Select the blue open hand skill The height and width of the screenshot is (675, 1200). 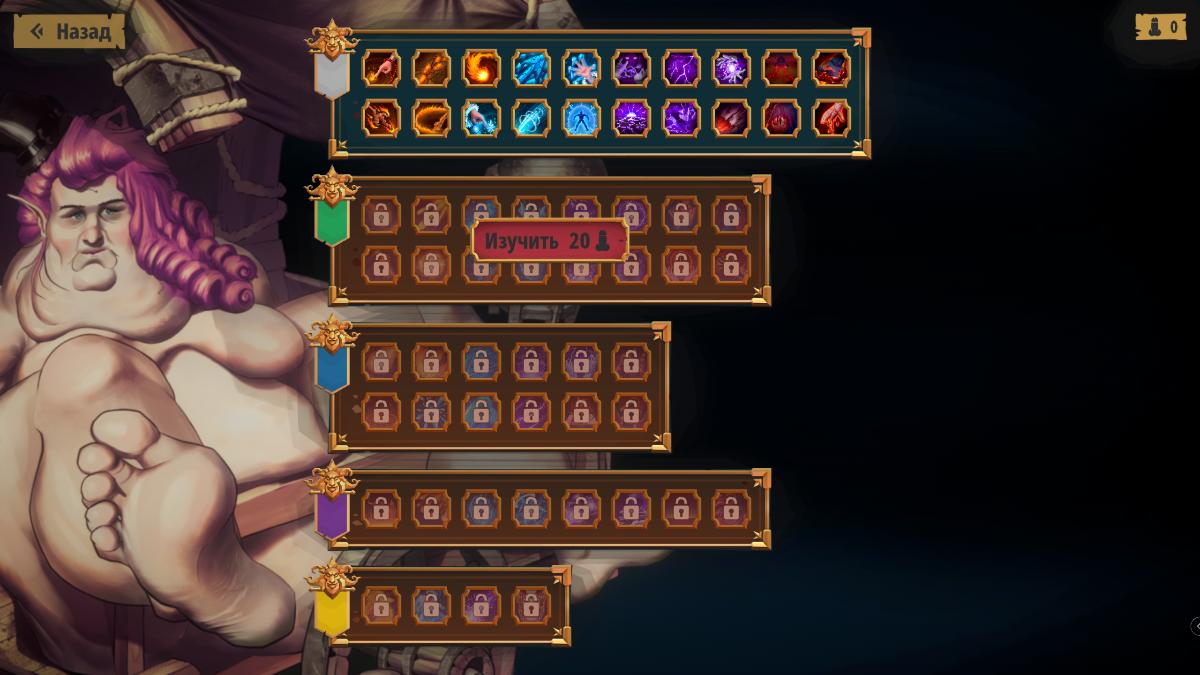[581, 69]
